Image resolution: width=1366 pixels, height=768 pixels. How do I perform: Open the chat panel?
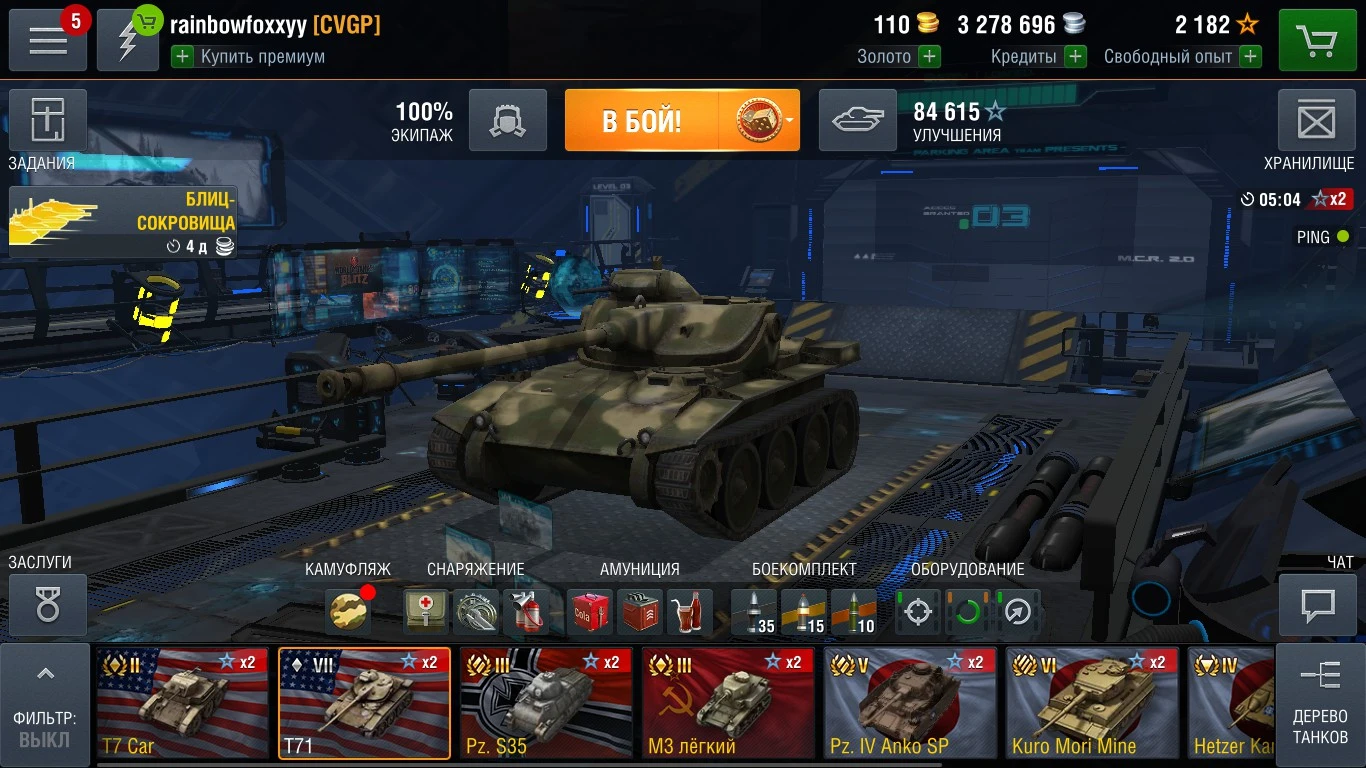1317,604
